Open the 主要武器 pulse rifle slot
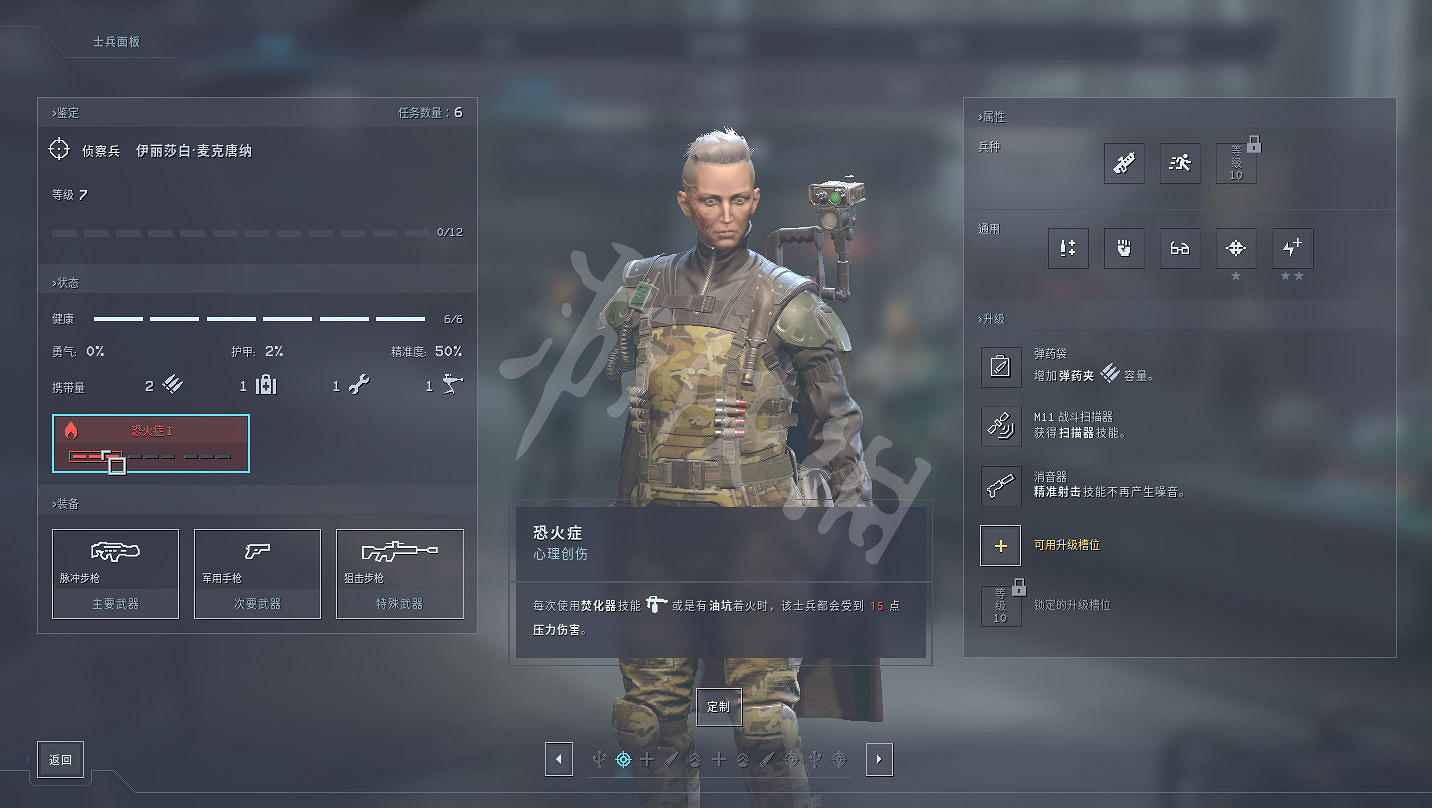 tap(115, 573)
